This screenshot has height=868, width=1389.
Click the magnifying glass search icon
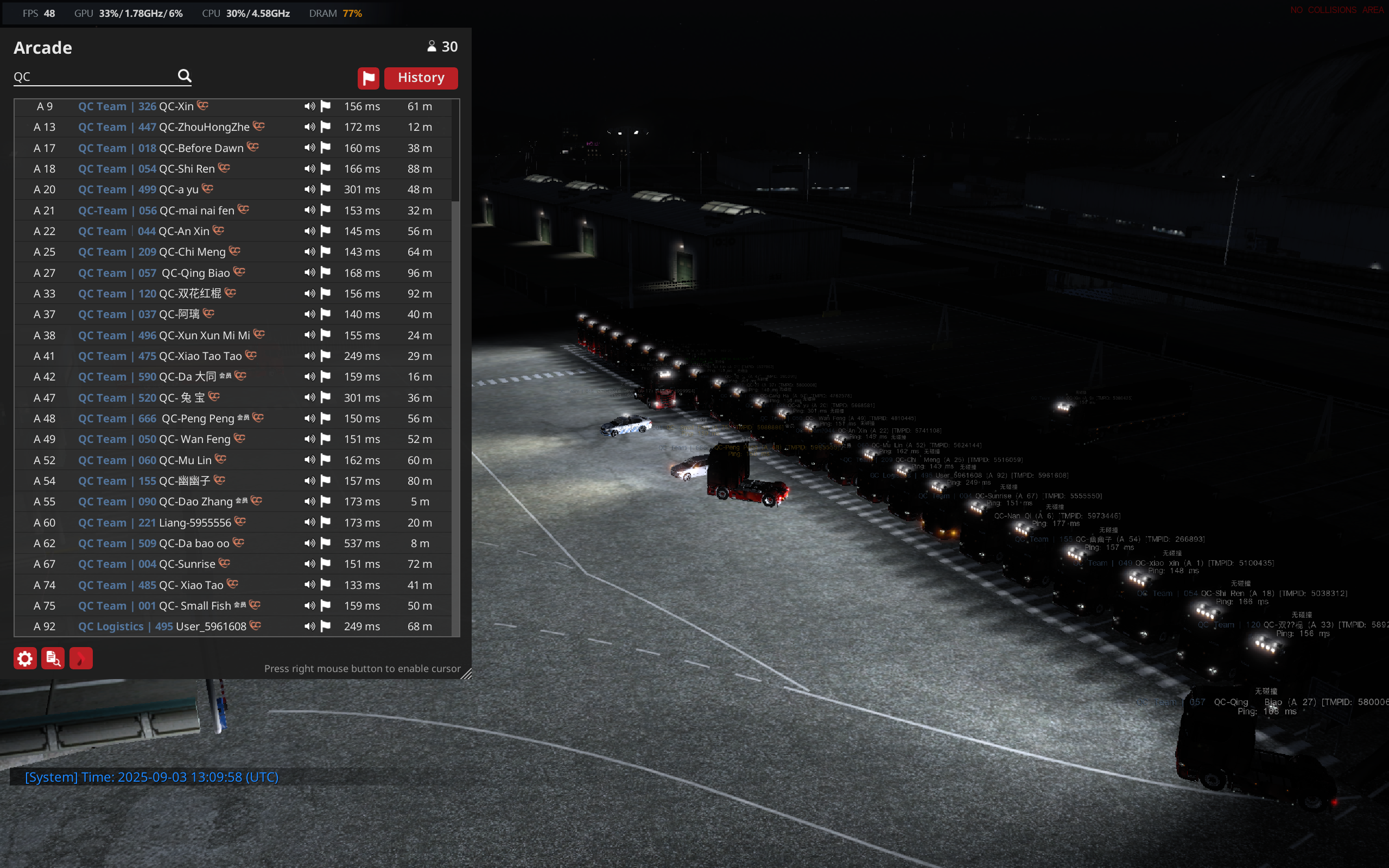[184, 76]
